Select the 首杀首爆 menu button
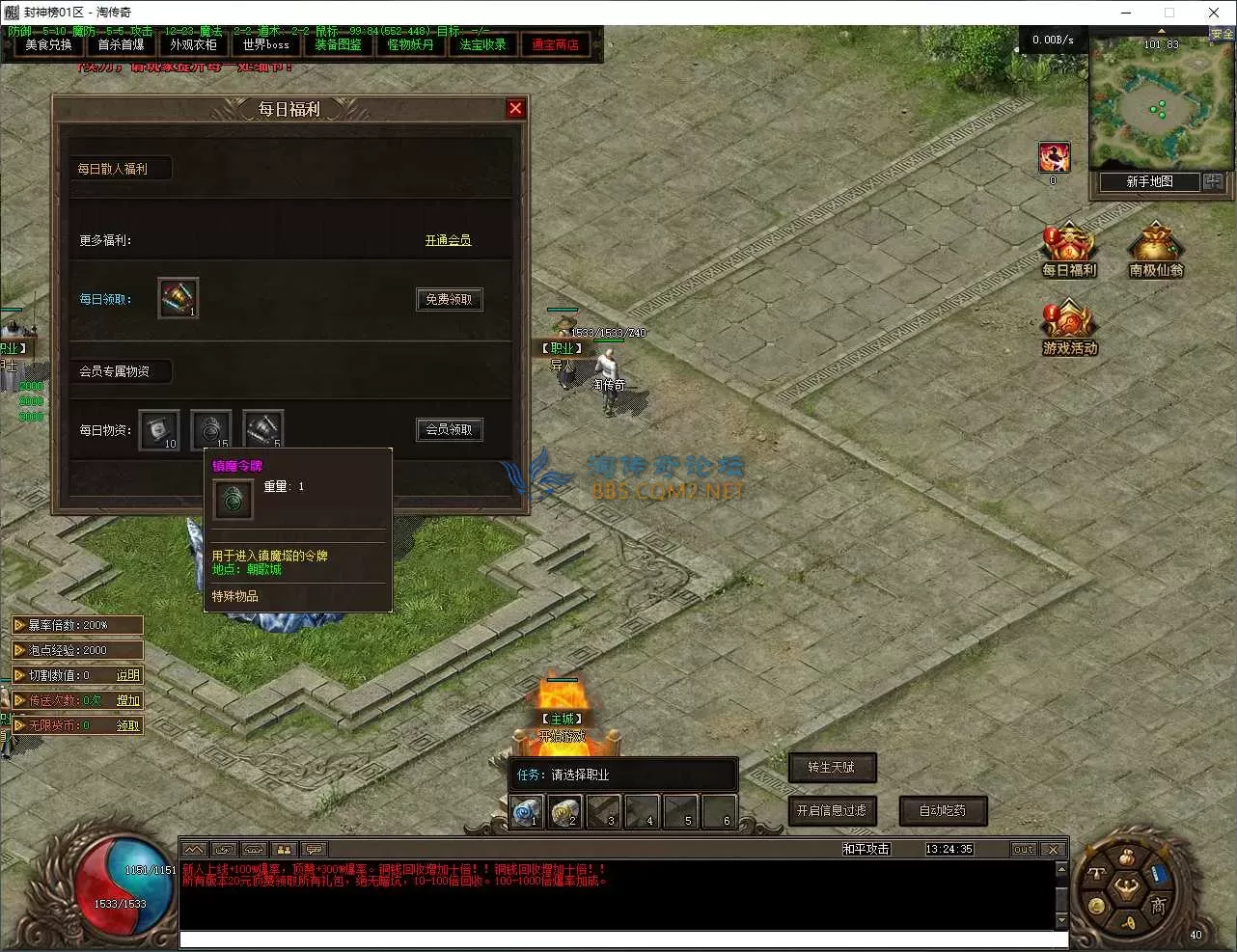Viewport: 1237px width, 952px height. point(121,44)
